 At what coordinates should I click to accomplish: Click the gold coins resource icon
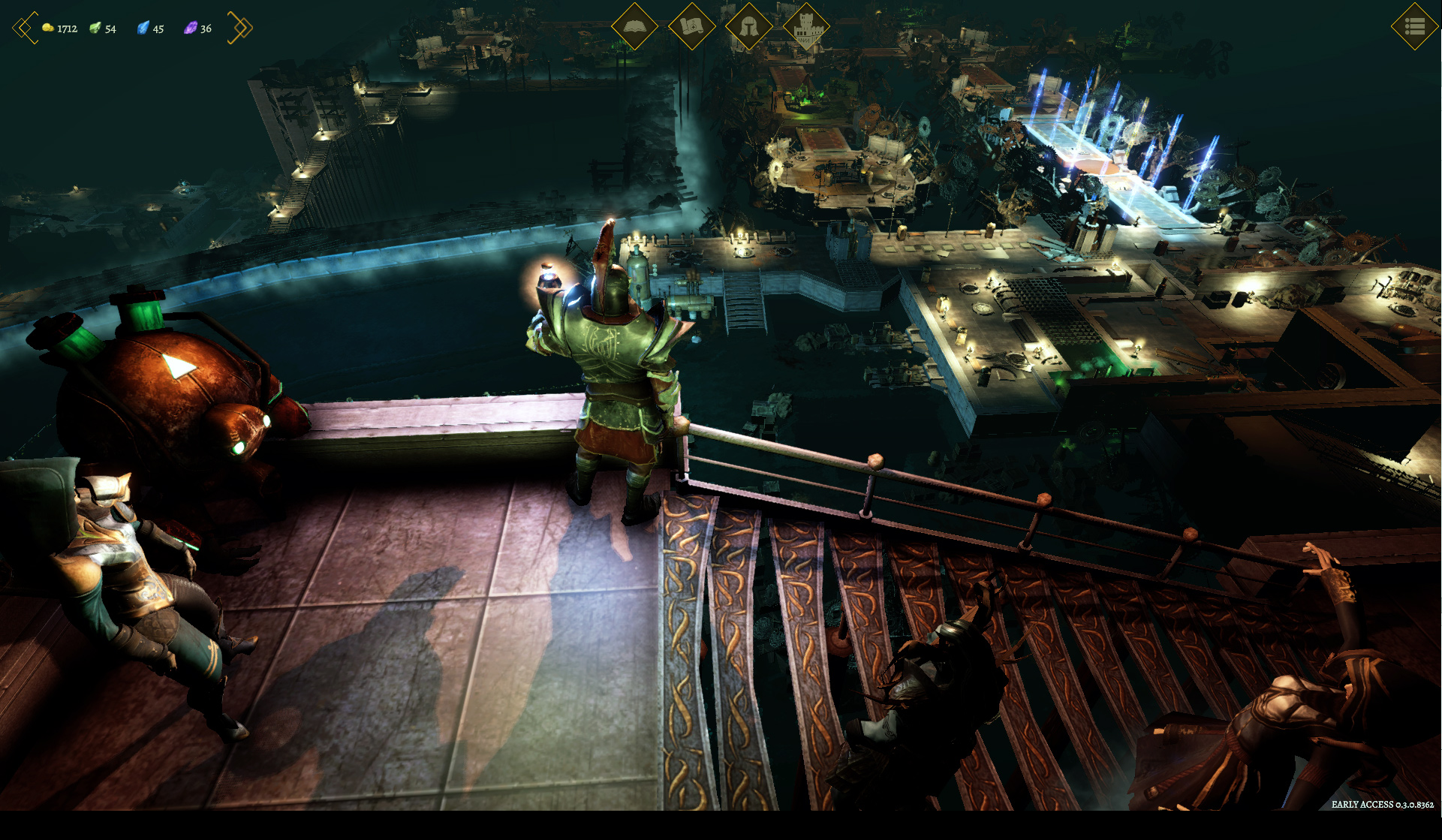48,28
